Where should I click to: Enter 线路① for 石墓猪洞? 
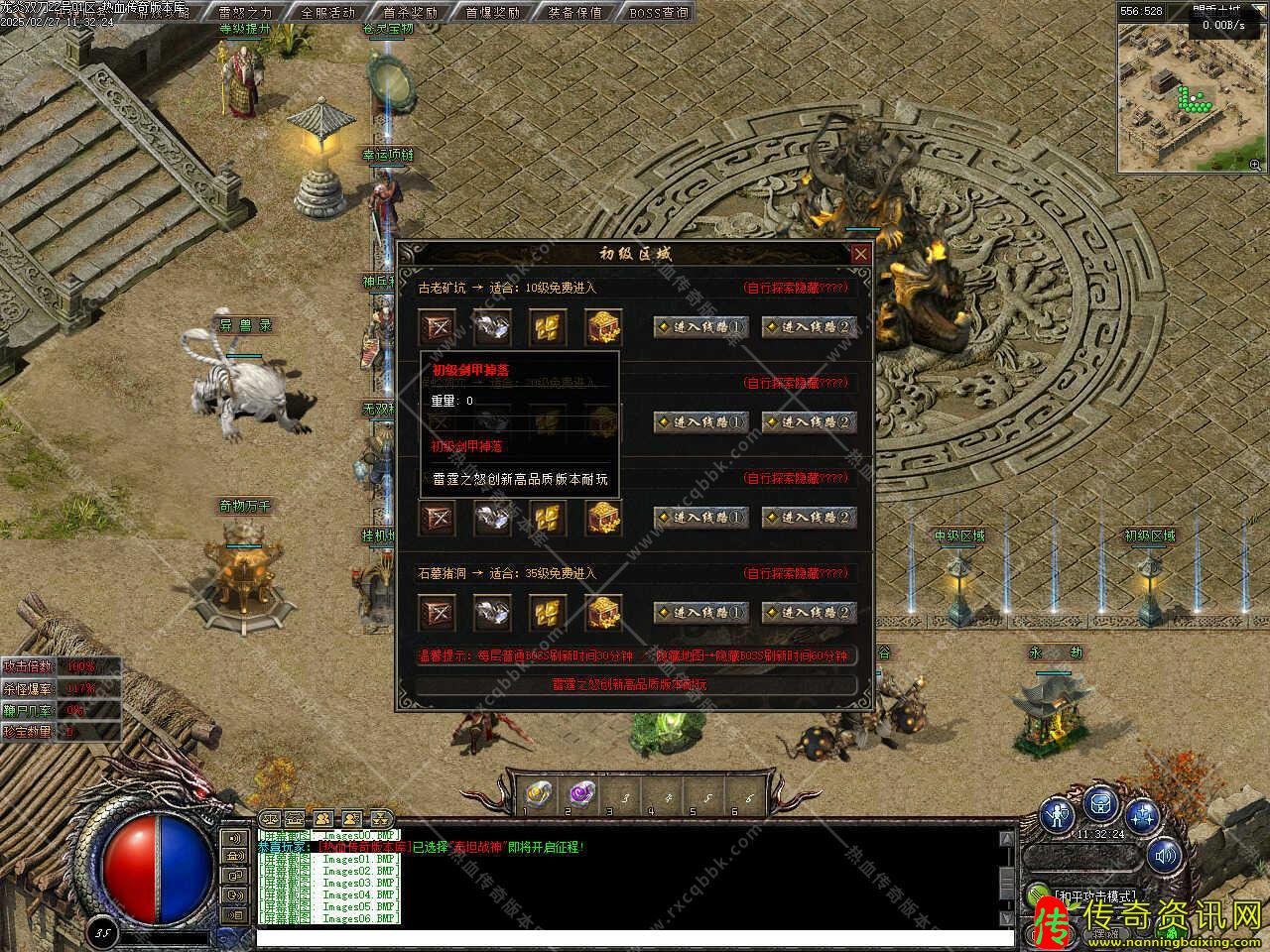[700, 613]
